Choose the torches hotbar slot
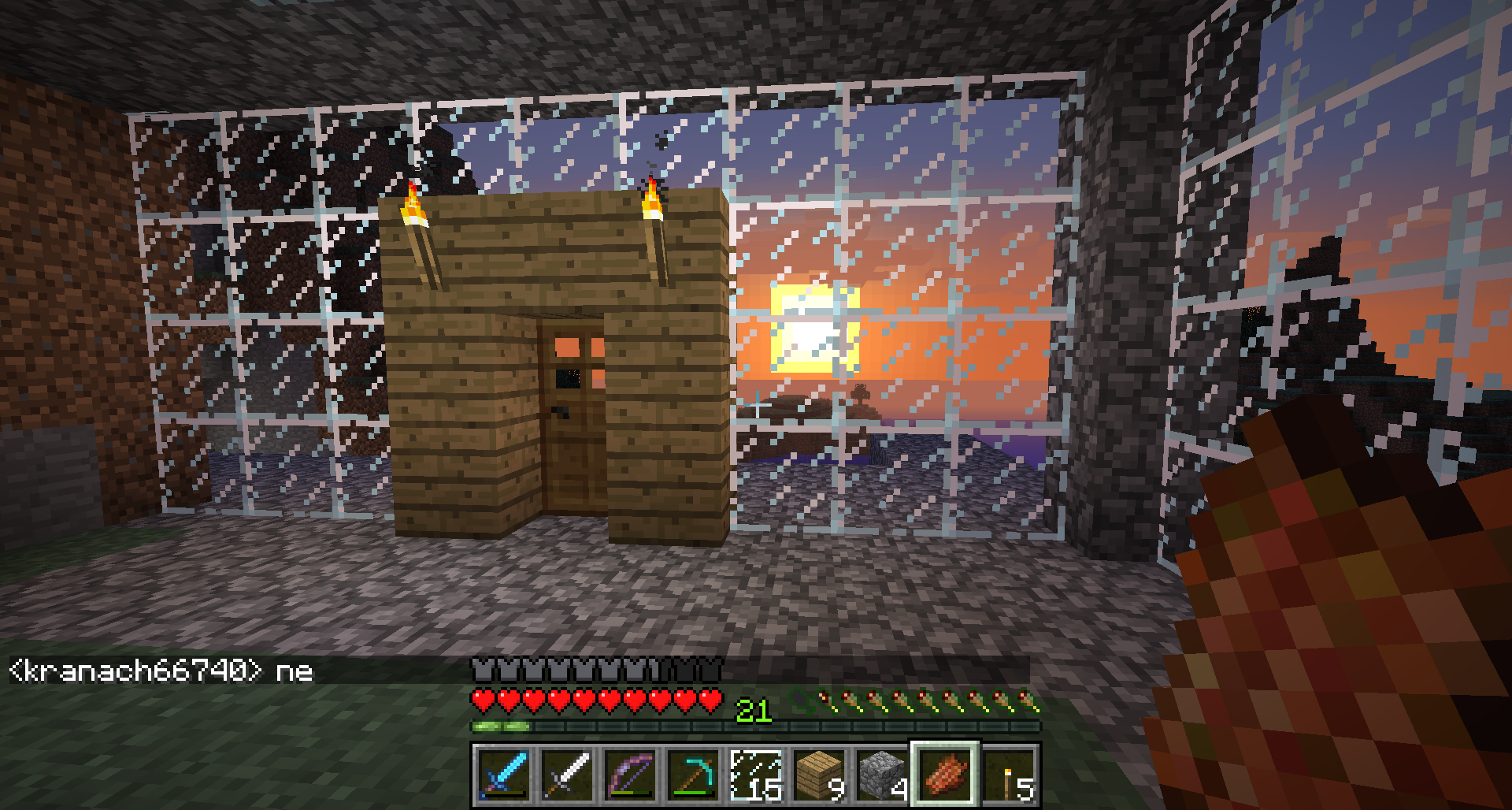 [x=1009, y=775]
